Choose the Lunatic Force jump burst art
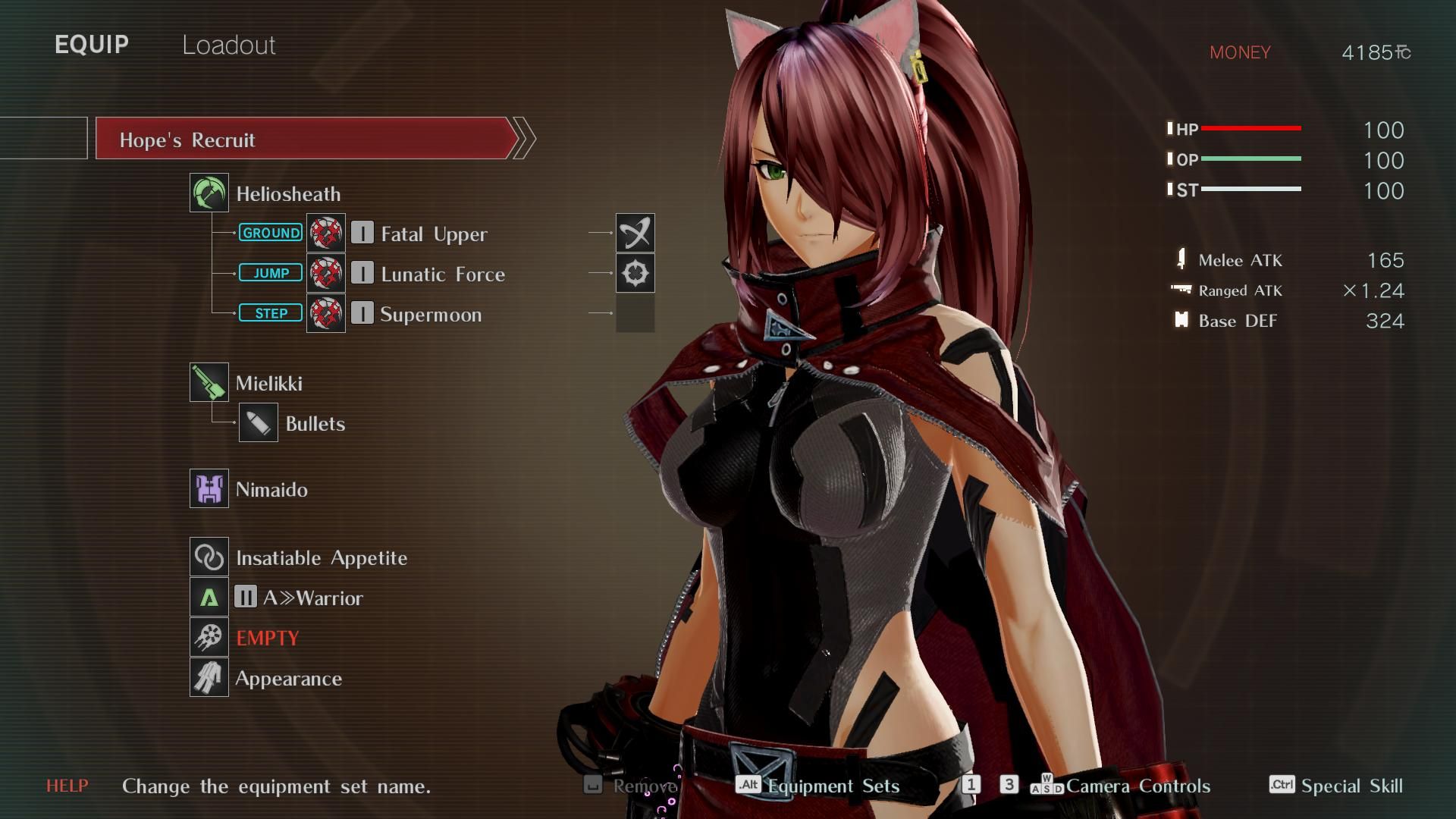The width and height of the screenshot is (1456, 819). pos(442,274)
